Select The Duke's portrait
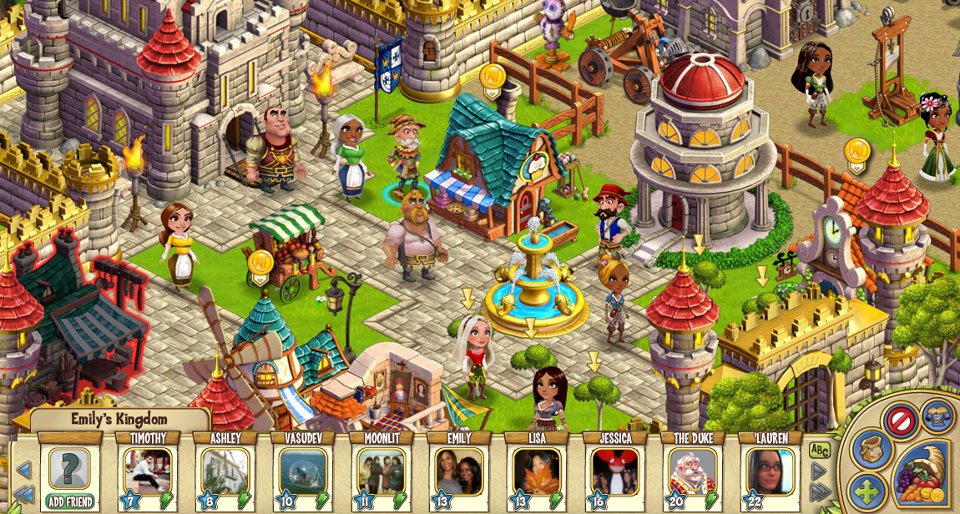The width and height of the screenshot is (960, 514). click(692, 471)
